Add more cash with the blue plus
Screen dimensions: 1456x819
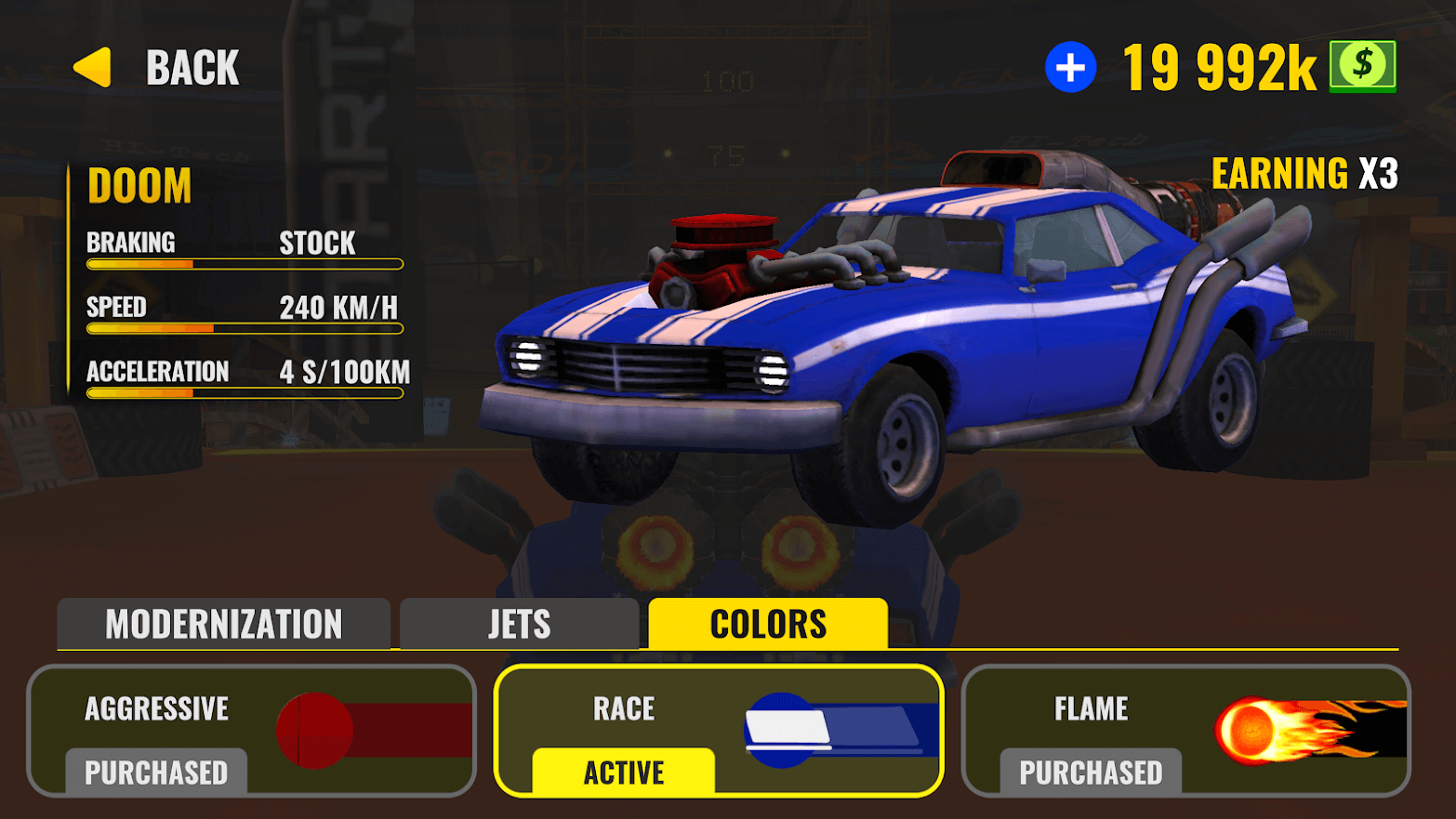[x=1070, y=67]
